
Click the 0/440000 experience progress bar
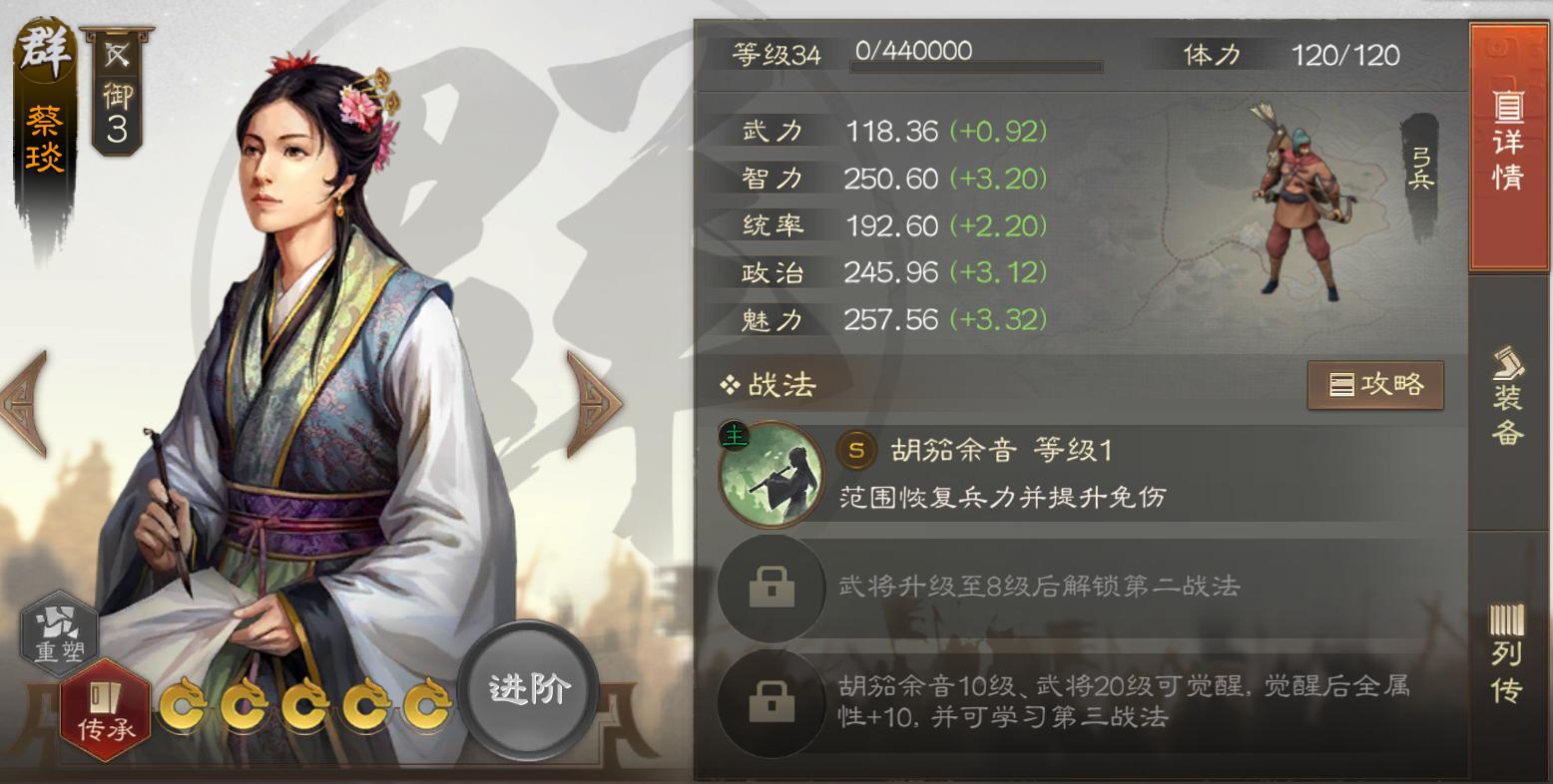click(x=973, y=55)
